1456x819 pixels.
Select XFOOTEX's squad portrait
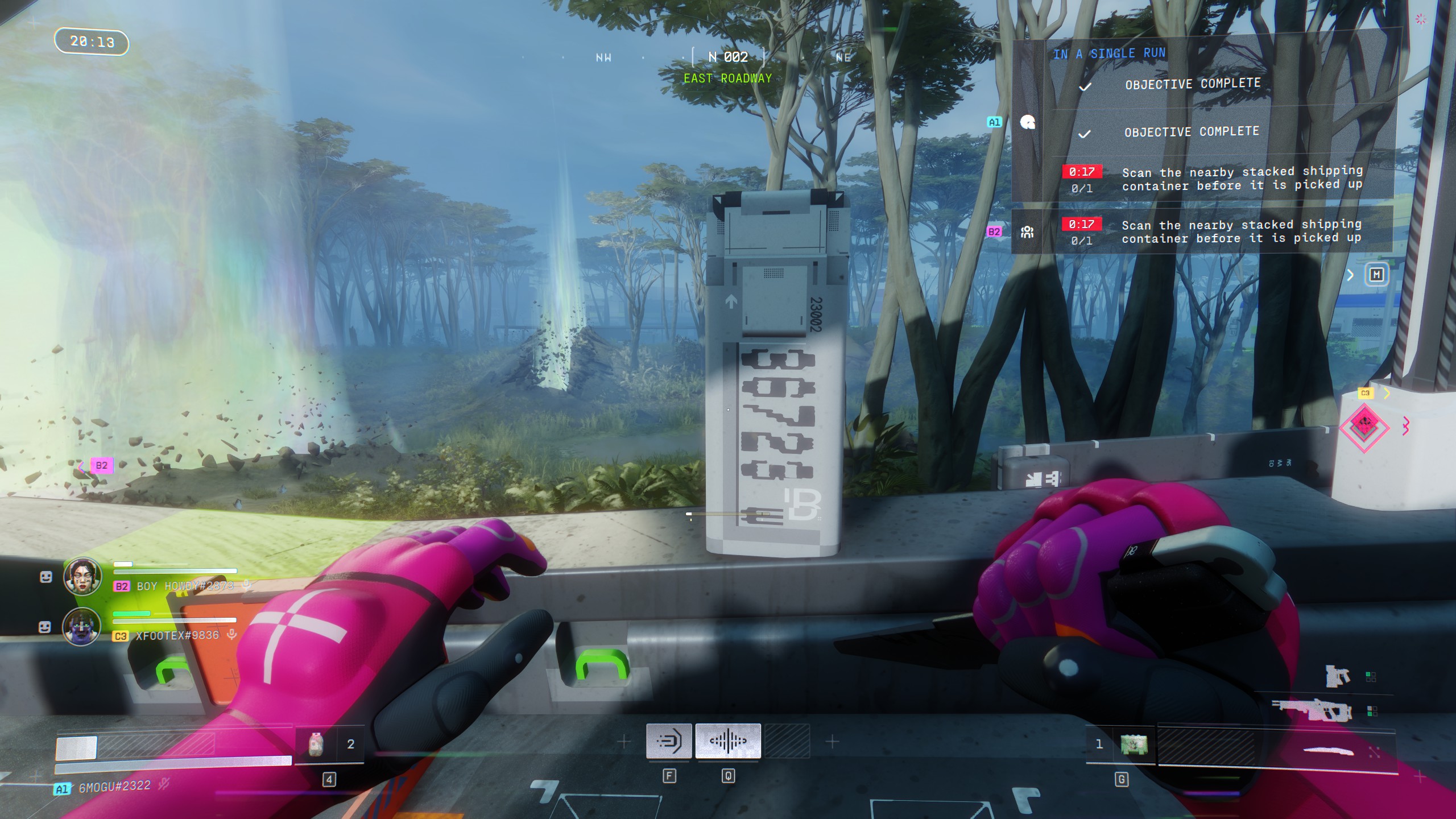tap(81, 626)
